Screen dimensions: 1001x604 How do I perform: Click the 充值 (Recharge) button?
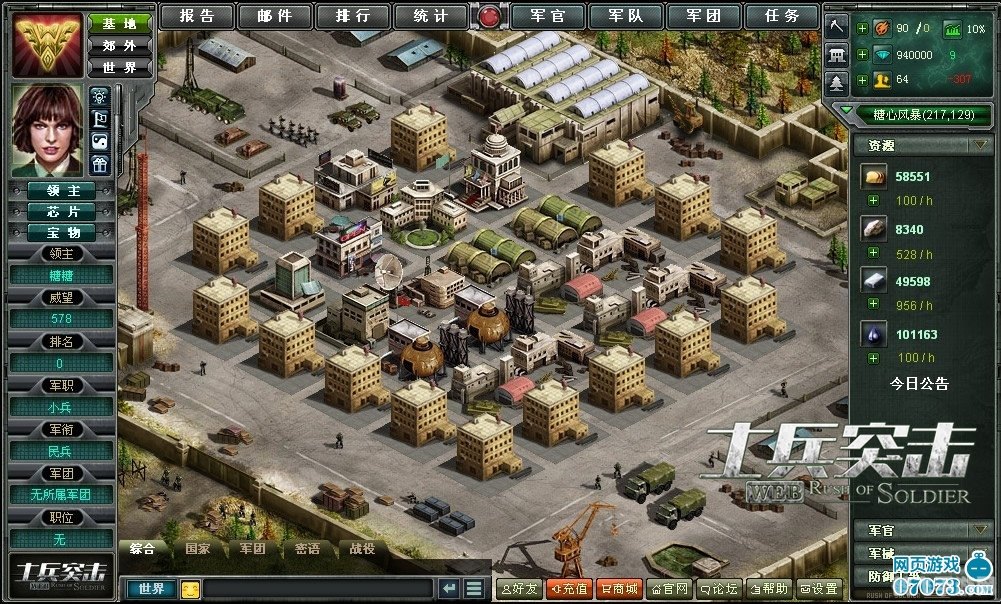click(x=569, y=589)
